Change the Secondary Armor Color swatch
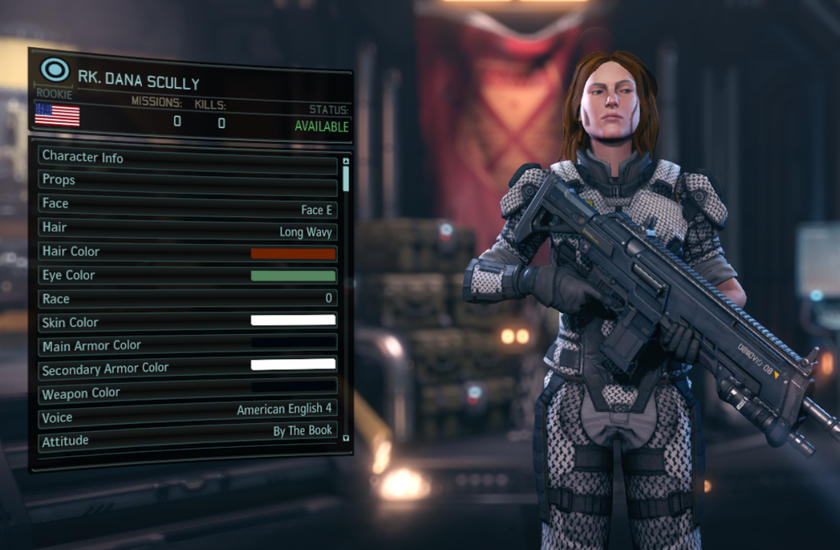 pos(293,365)
